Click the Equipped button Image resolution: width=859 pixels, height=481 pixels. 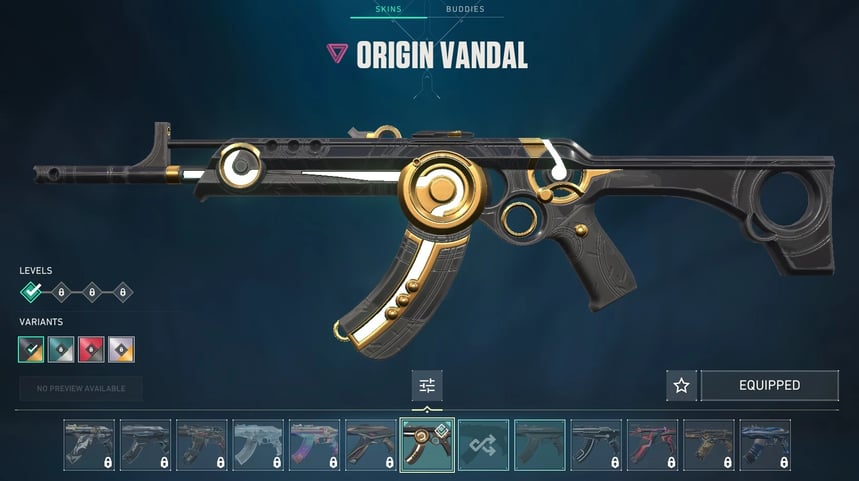tap(769, 385)
